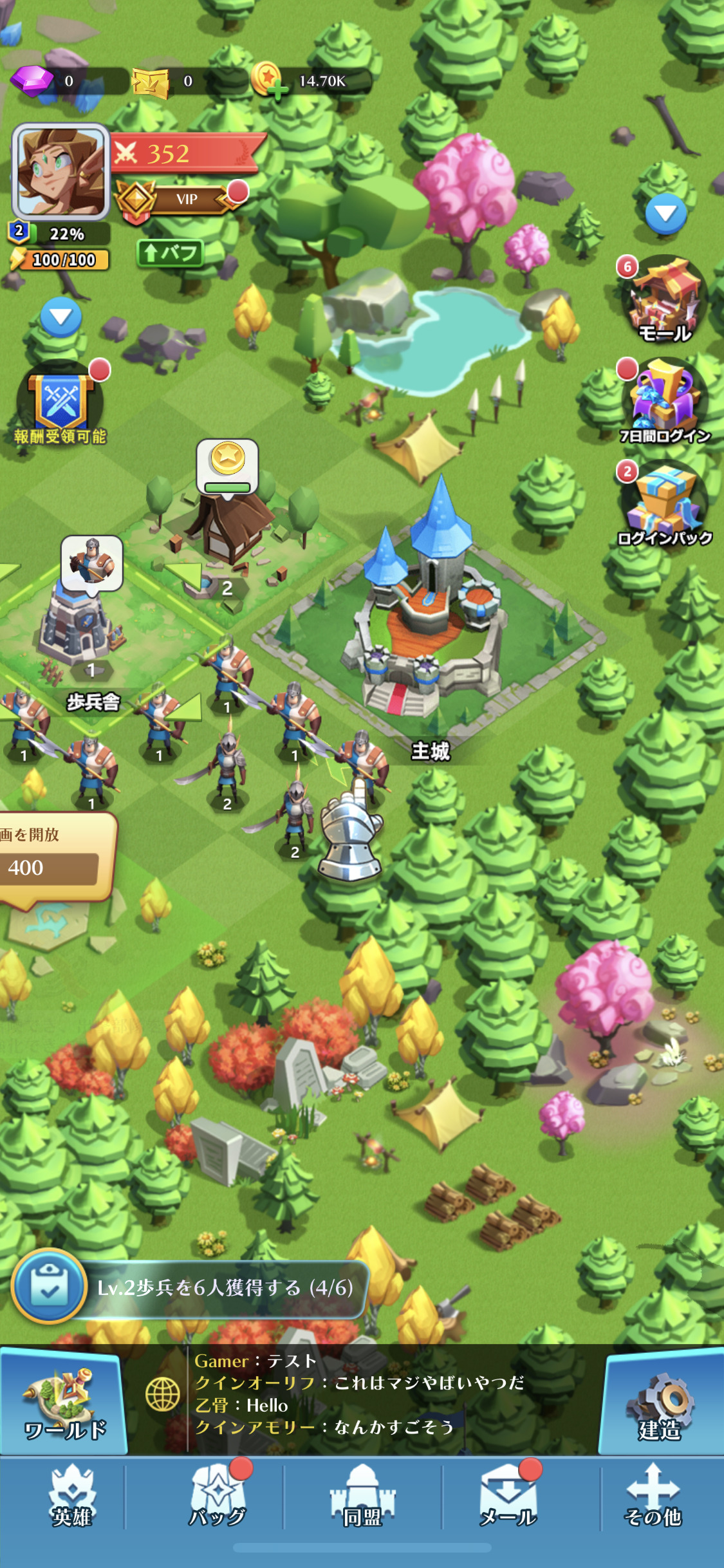The image size is (724, 1568).
Task: Tap the infantry soldier bubble above 歩兵舎
Action: 92,562
